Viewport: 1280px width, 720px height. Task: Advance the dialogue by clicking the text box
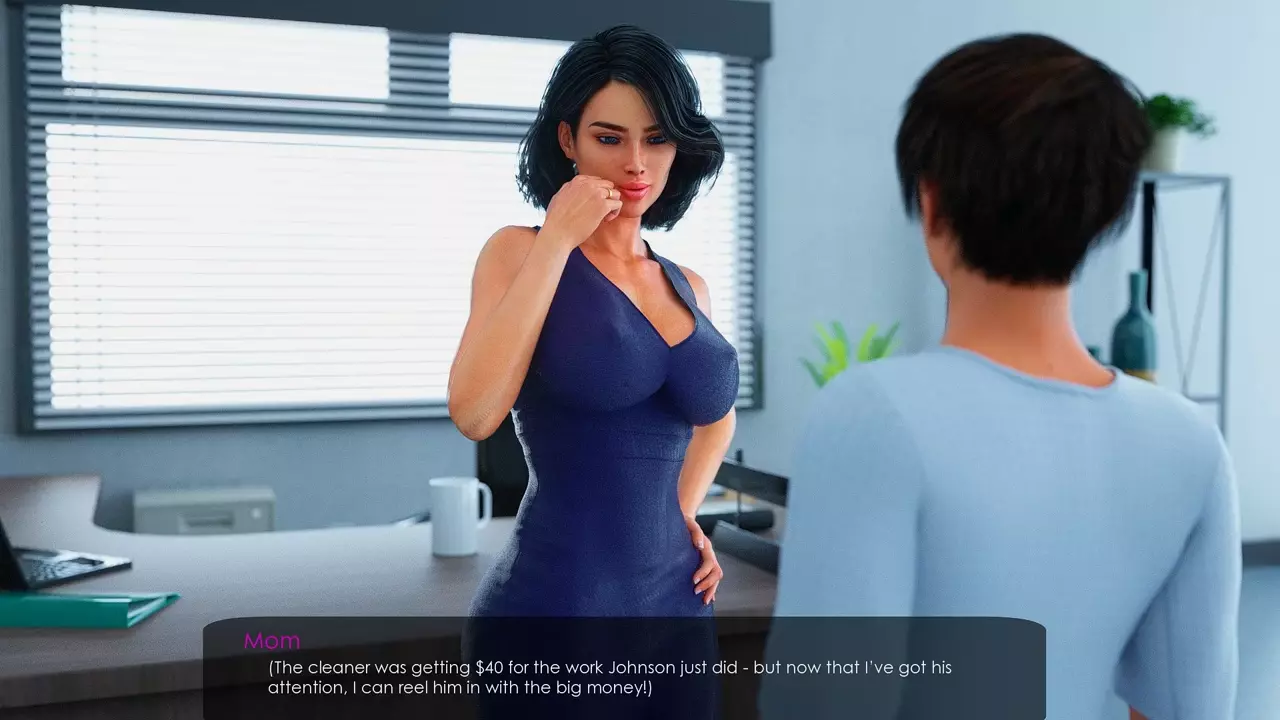pyautogui.click(x=624, y=668)
